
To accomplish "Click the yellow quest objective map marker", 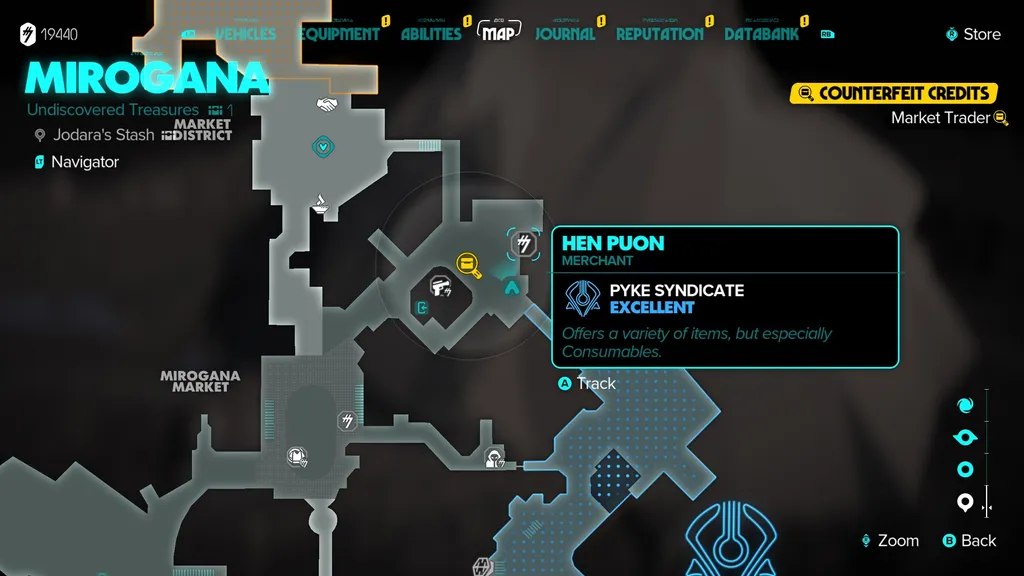I will tap(468, 263).
